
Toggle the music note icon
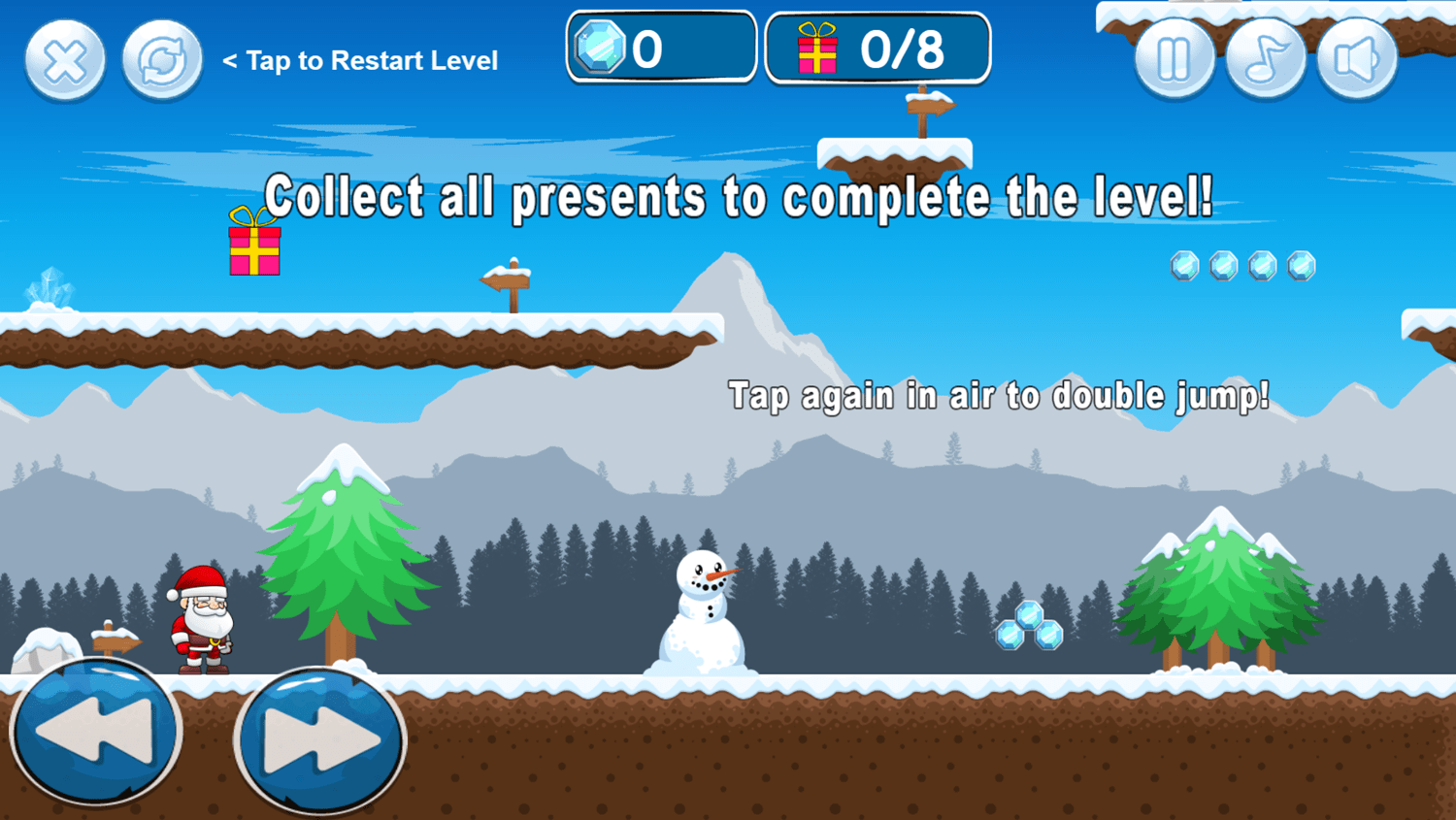[1266, 57]
